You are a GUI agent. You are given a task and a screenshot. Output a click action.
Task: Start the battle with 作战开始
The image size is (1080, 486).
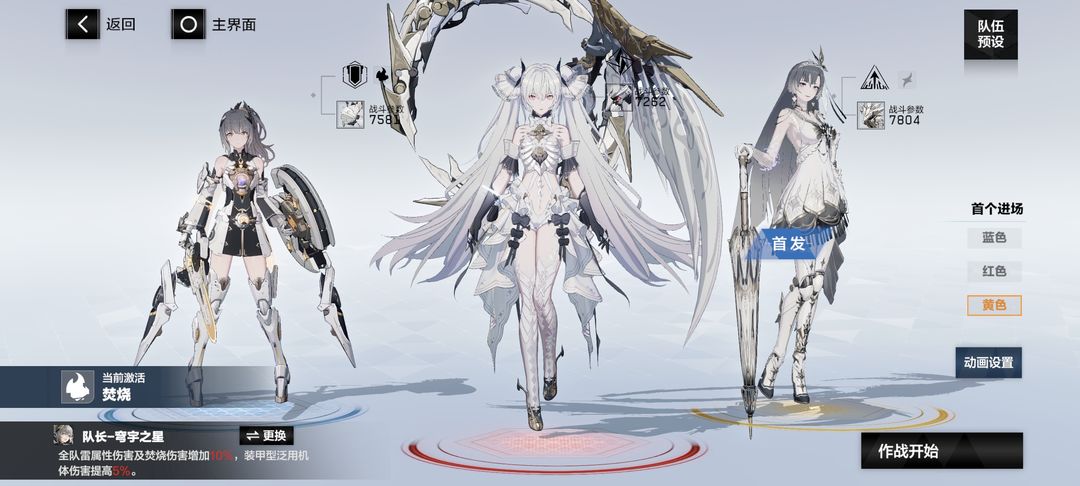(x=941, y=451)
